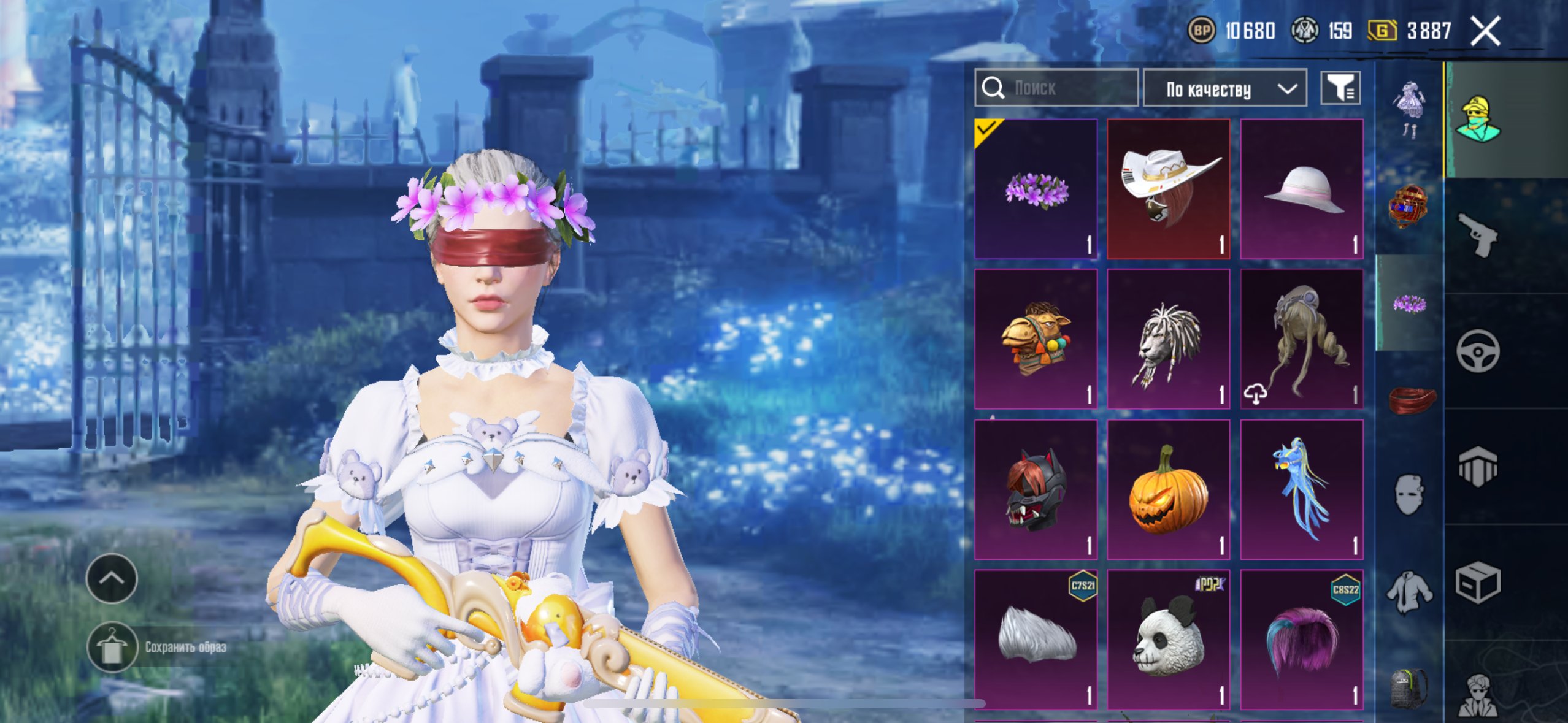1568x723 pixels.
Task: Select the curly blonde wig with goggles
Action: click(1302, 339)
